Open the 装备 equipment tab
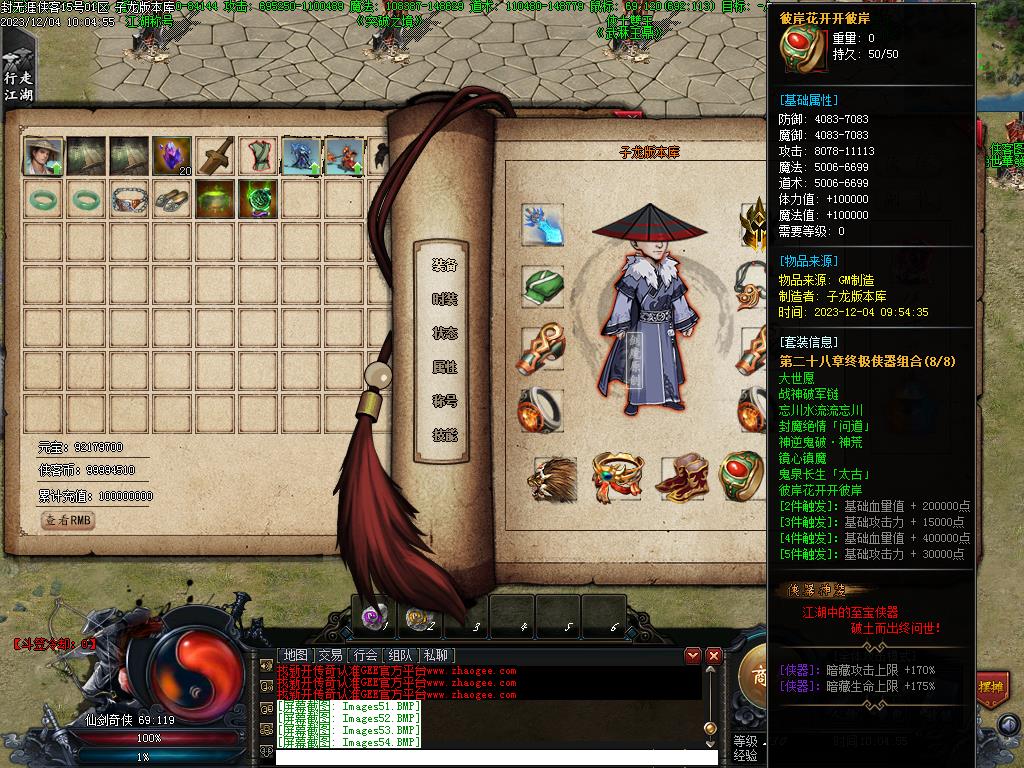The height and width of the screenshot is (768, 1024). click(x=444, y=265)
